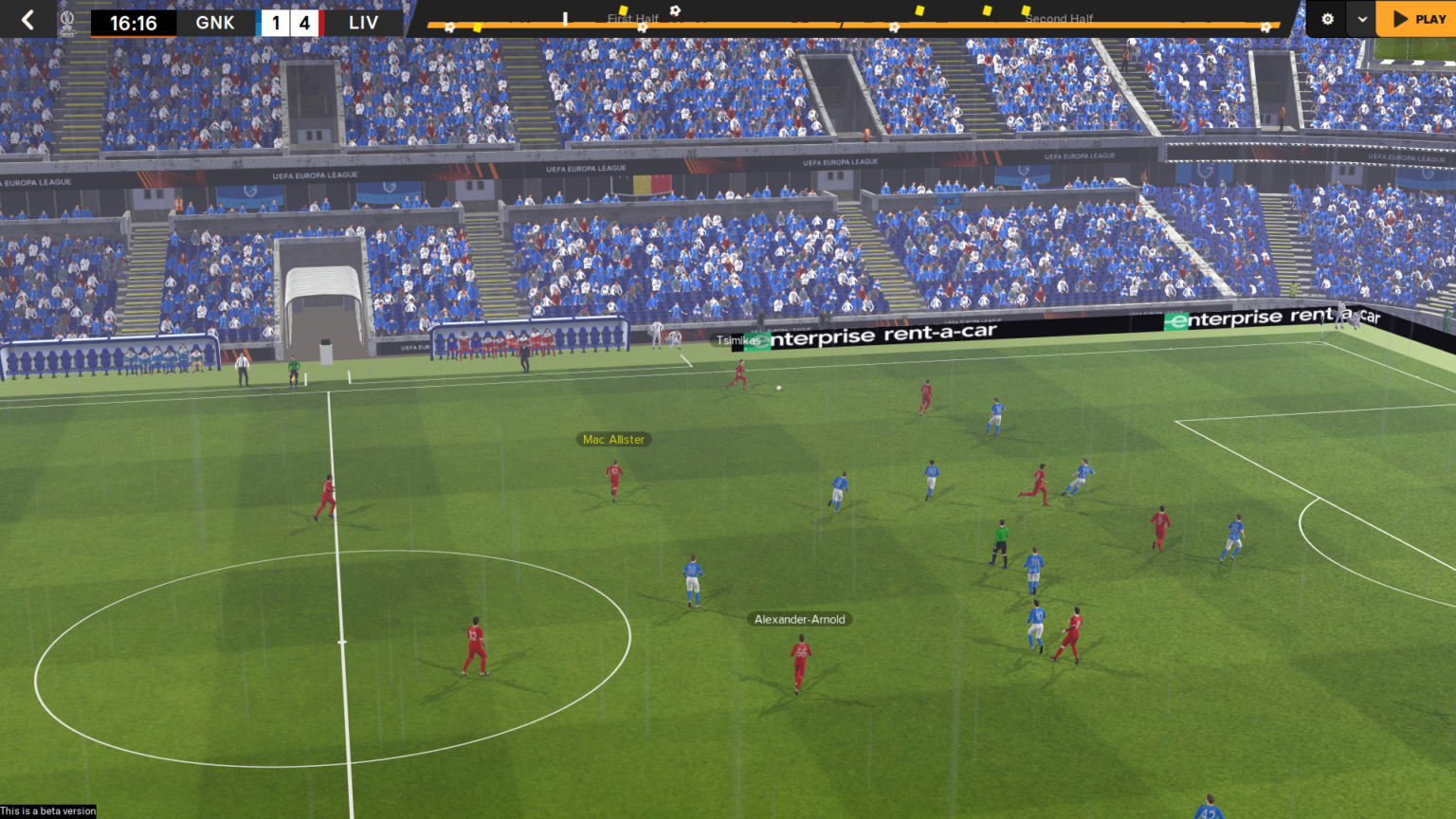Switch to the Second Half timeline section

(x=1059, y=18)
